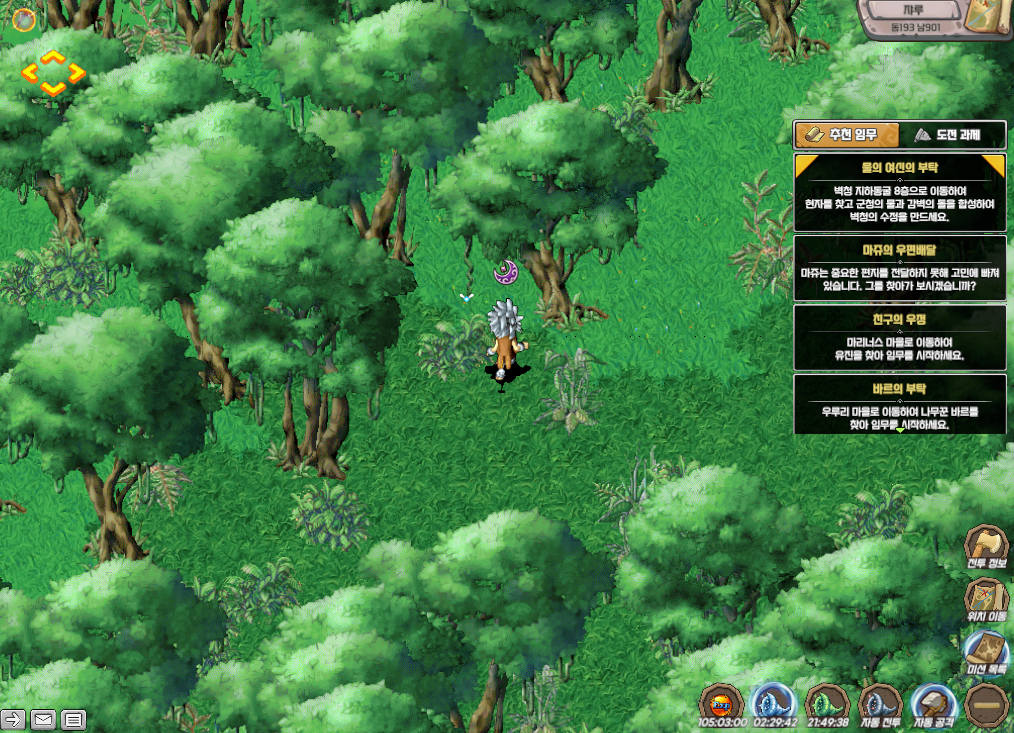
Task: Select the 물의 여신의 부탁 quest
Action: coord(900,192)
